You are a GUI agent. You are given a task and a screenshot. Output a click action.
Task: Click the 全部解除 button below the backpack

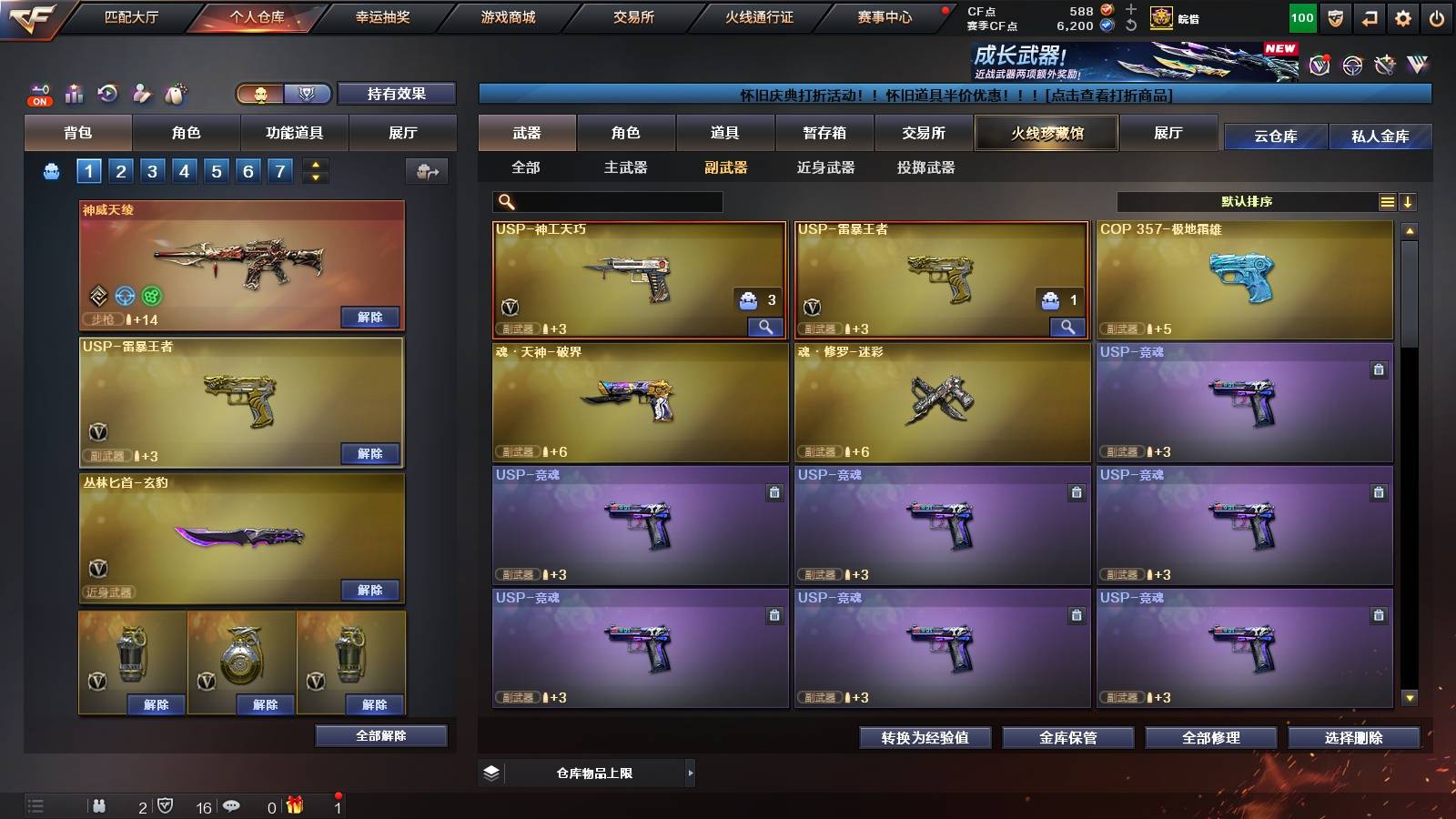click(x=381, y=735)
